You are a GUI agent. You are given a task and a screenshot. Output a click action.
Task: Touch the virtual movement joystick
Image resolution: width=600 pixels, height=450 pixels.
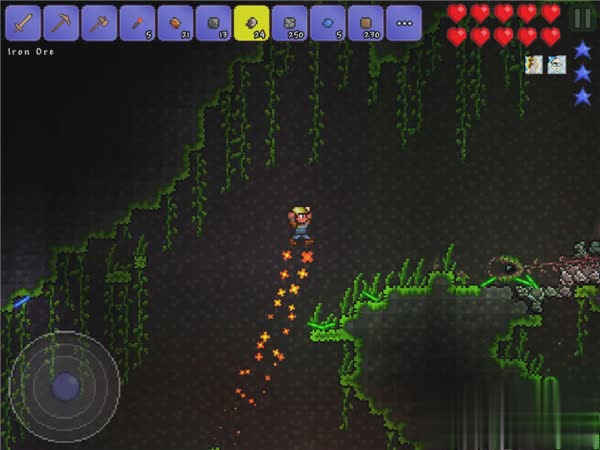(x=64, y=385)
